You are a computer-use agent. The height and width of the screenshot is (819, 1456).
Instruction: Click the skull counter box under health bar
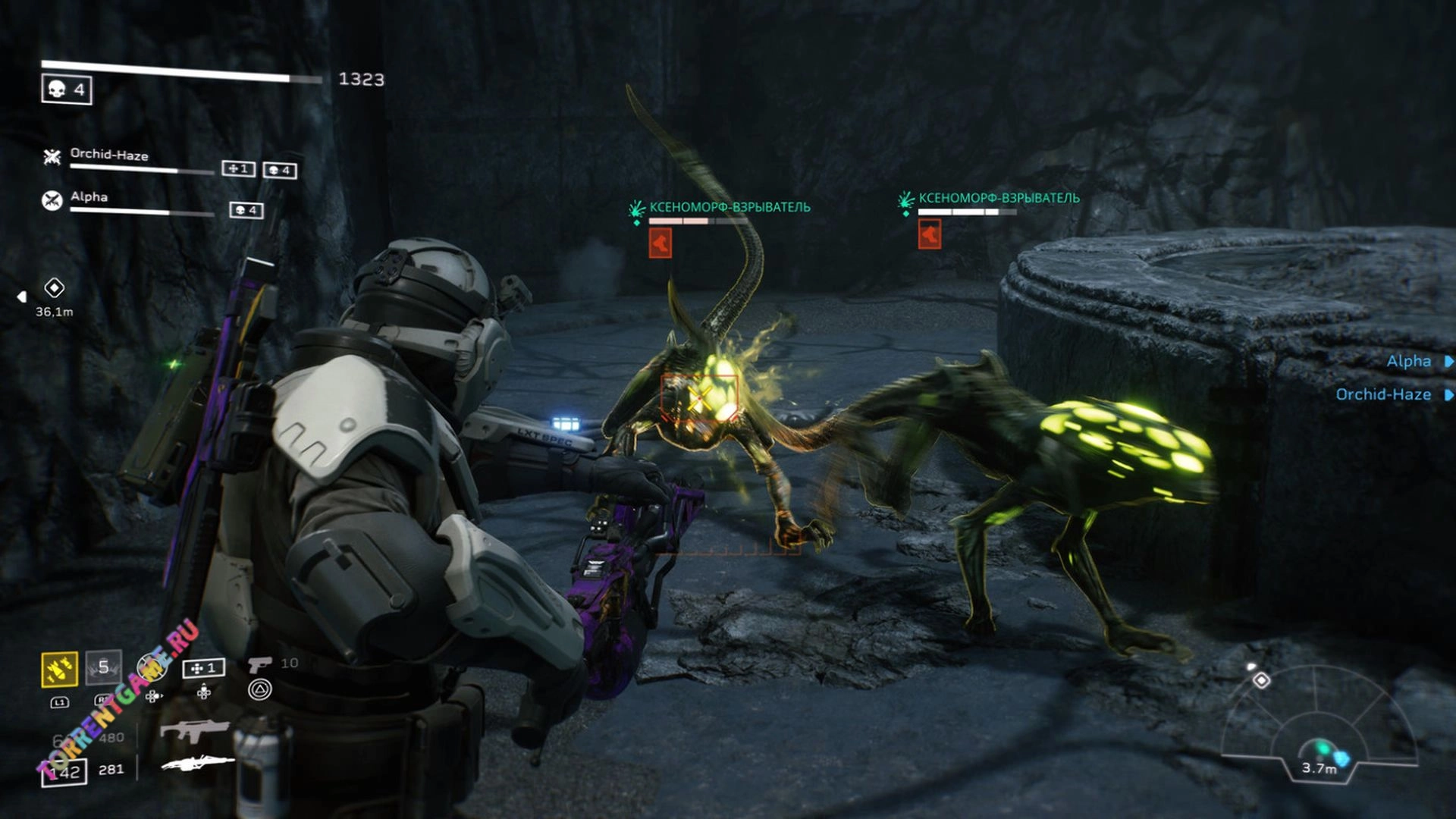[67, 90]
